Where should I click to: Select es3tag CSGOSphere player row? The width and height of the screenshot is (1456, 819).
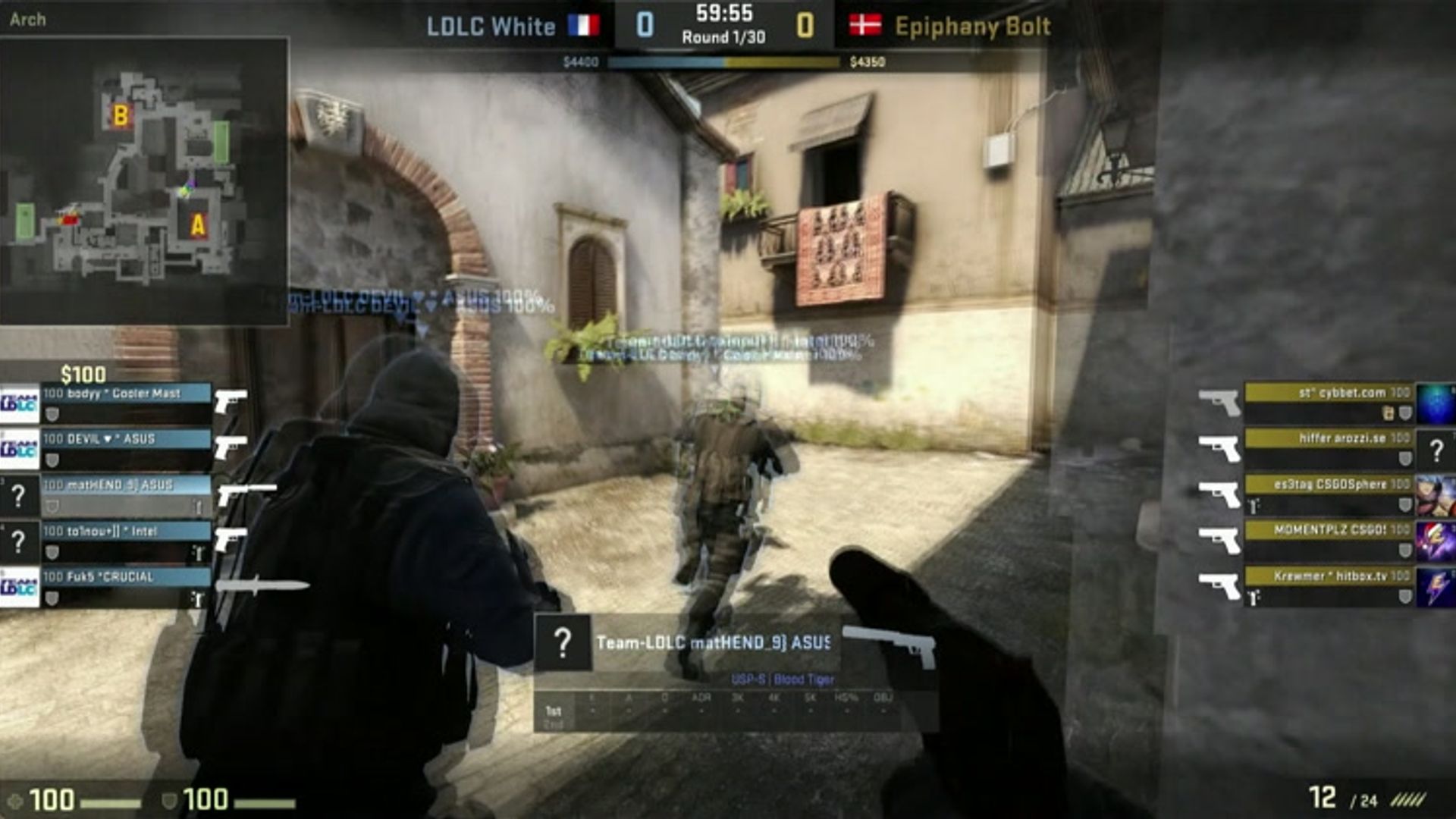point(1329,485)
